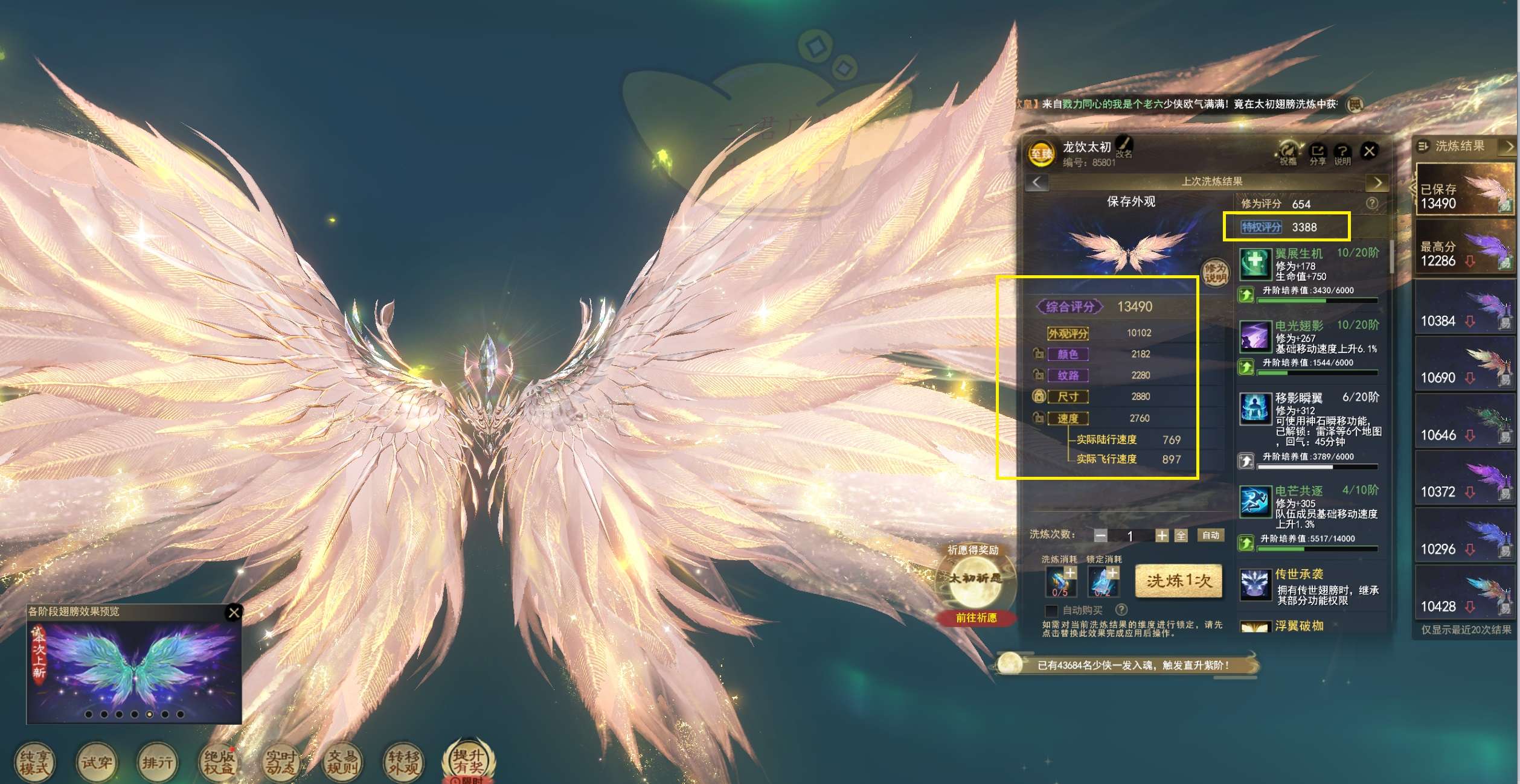Go to the previous refine result arrow
The width and height of the screenshot is (1520, 784).
point(1037,182)
